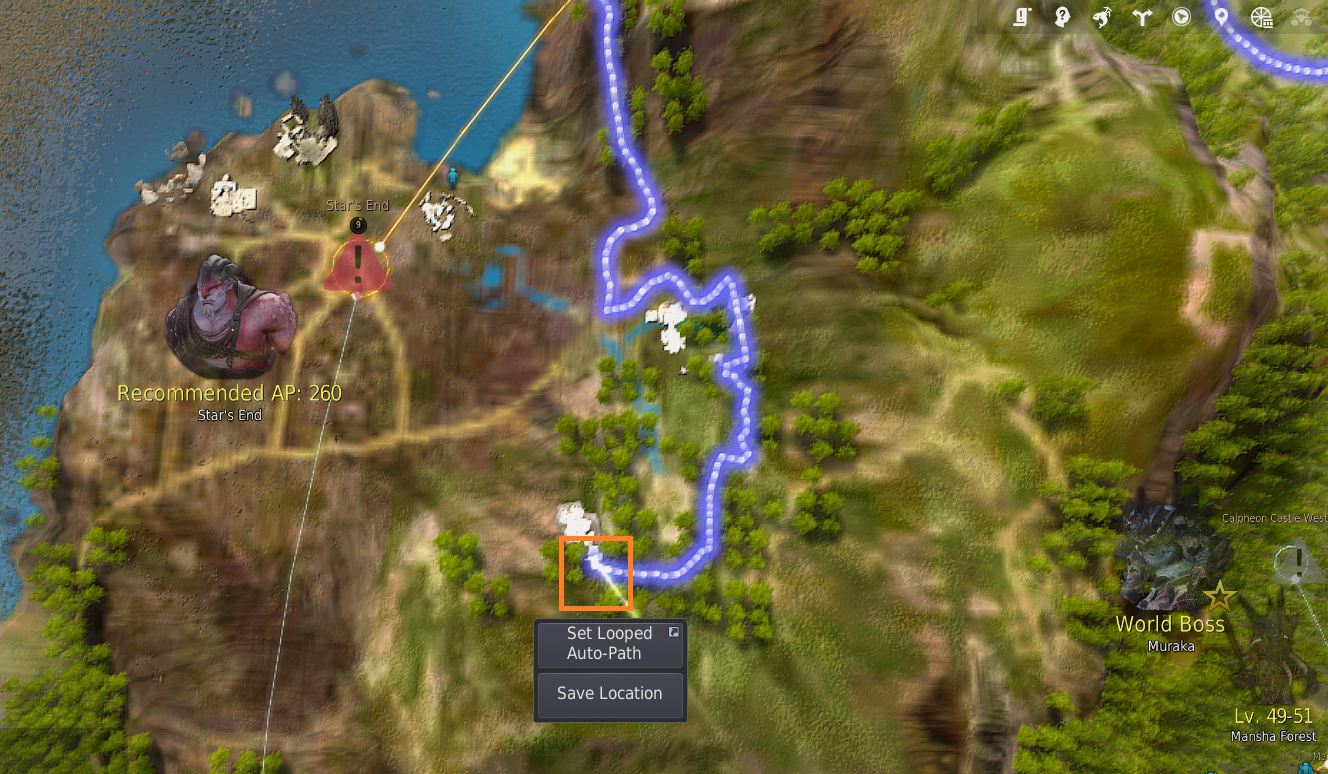Select the circled cursor arrow icon
The height and width of the screenshot is (774, 1328).
[1181, 17]
